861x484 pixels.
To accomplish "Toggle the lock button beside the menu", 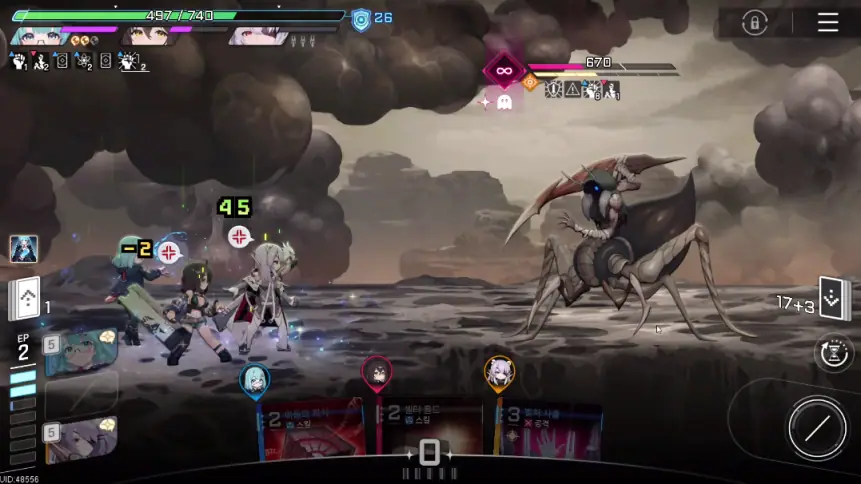I will 755,22.
